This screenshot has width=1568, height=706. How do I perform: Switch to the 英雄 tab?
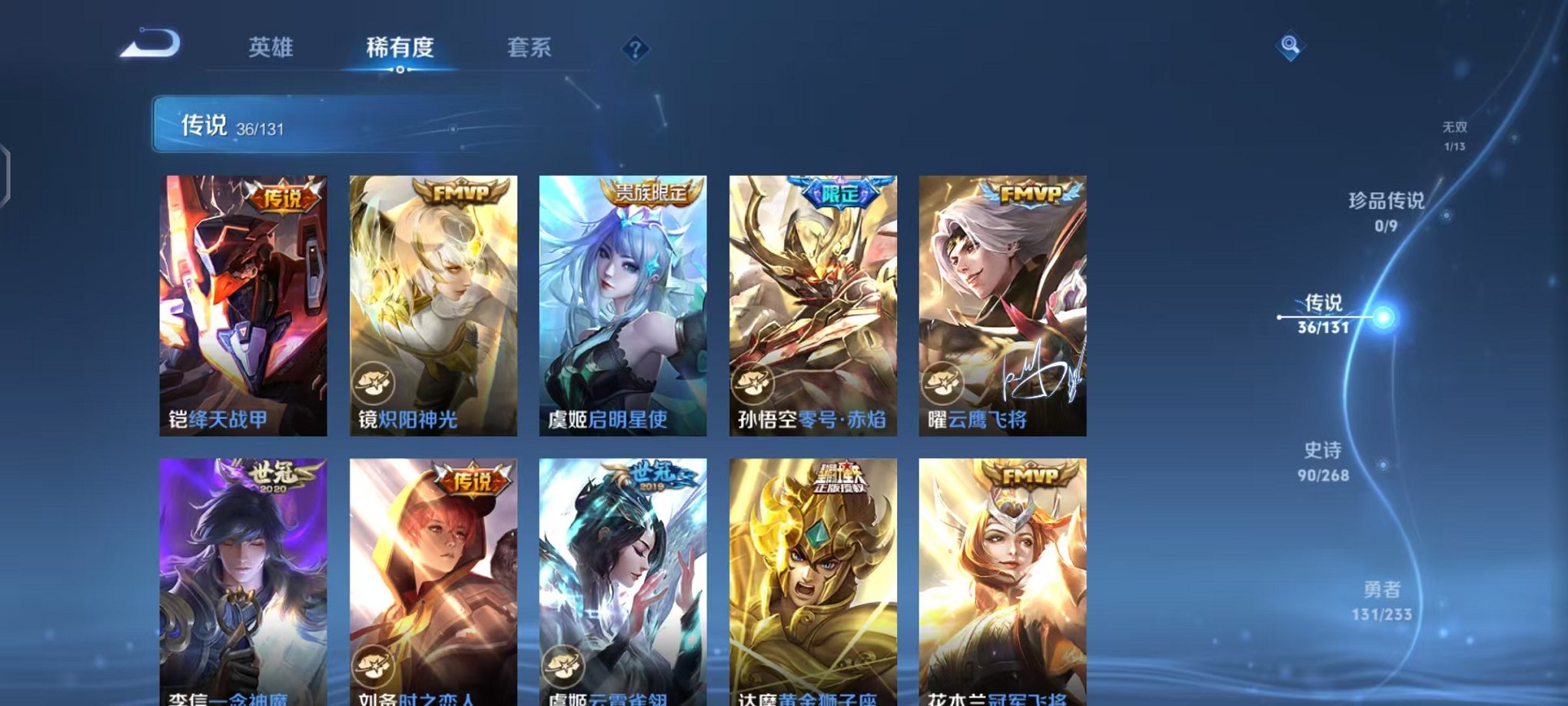pos(272,48)
